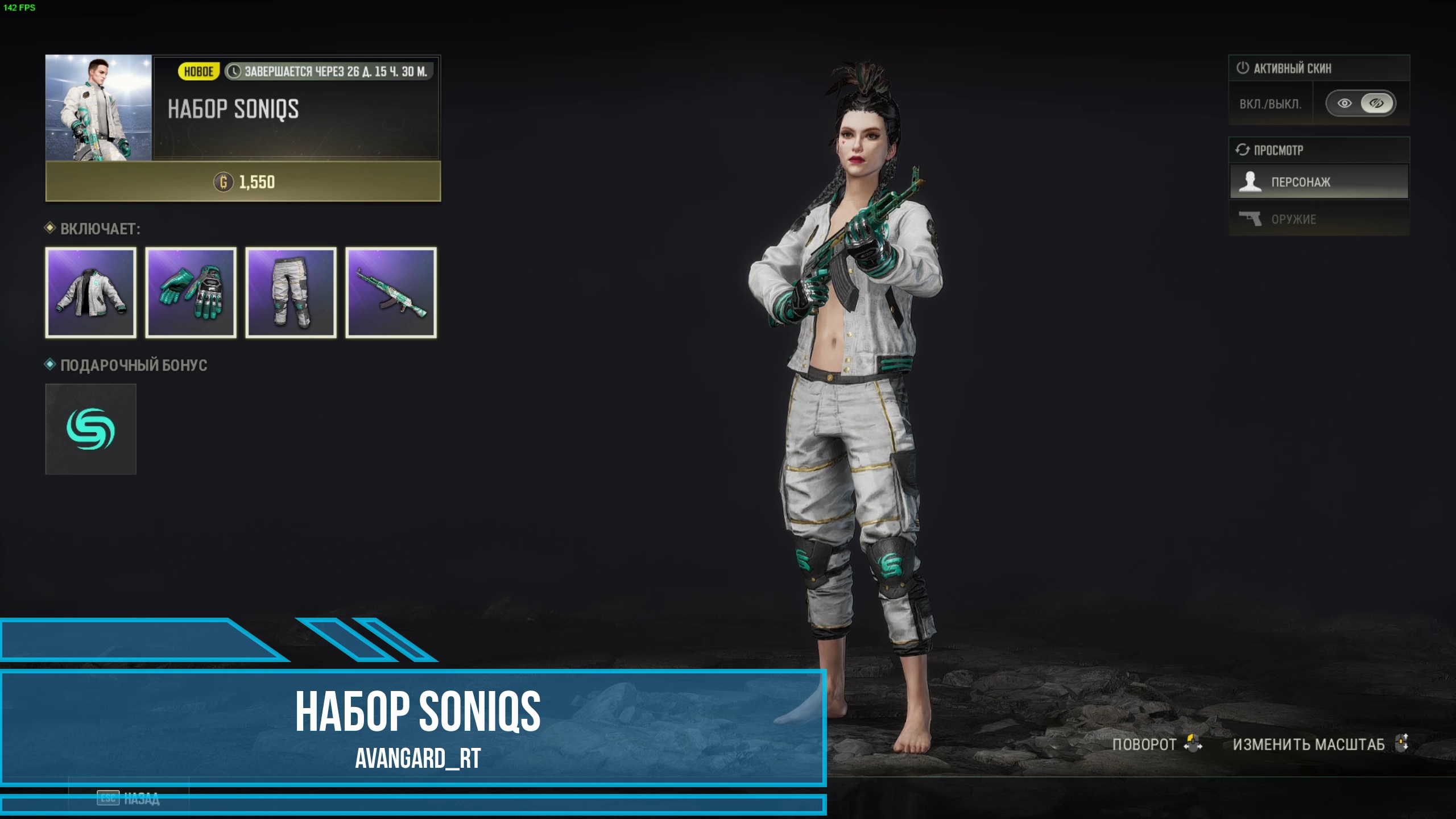The height and width of the screenshot is (819, 1456).
Task: Select the white Soniqs pants item
Action: [291, 293]
